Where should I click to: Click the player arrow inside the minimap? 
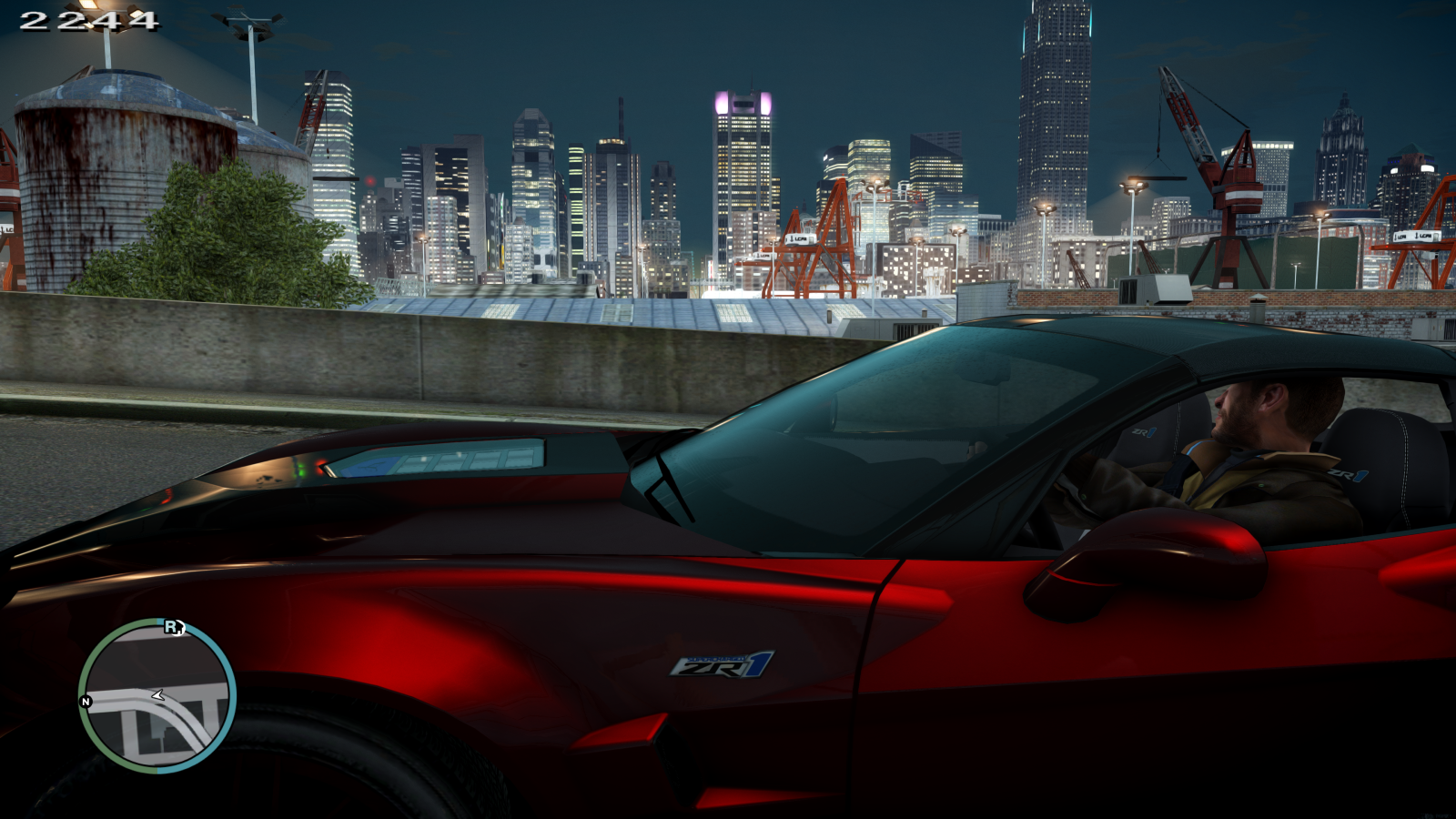tap(158, 694)
